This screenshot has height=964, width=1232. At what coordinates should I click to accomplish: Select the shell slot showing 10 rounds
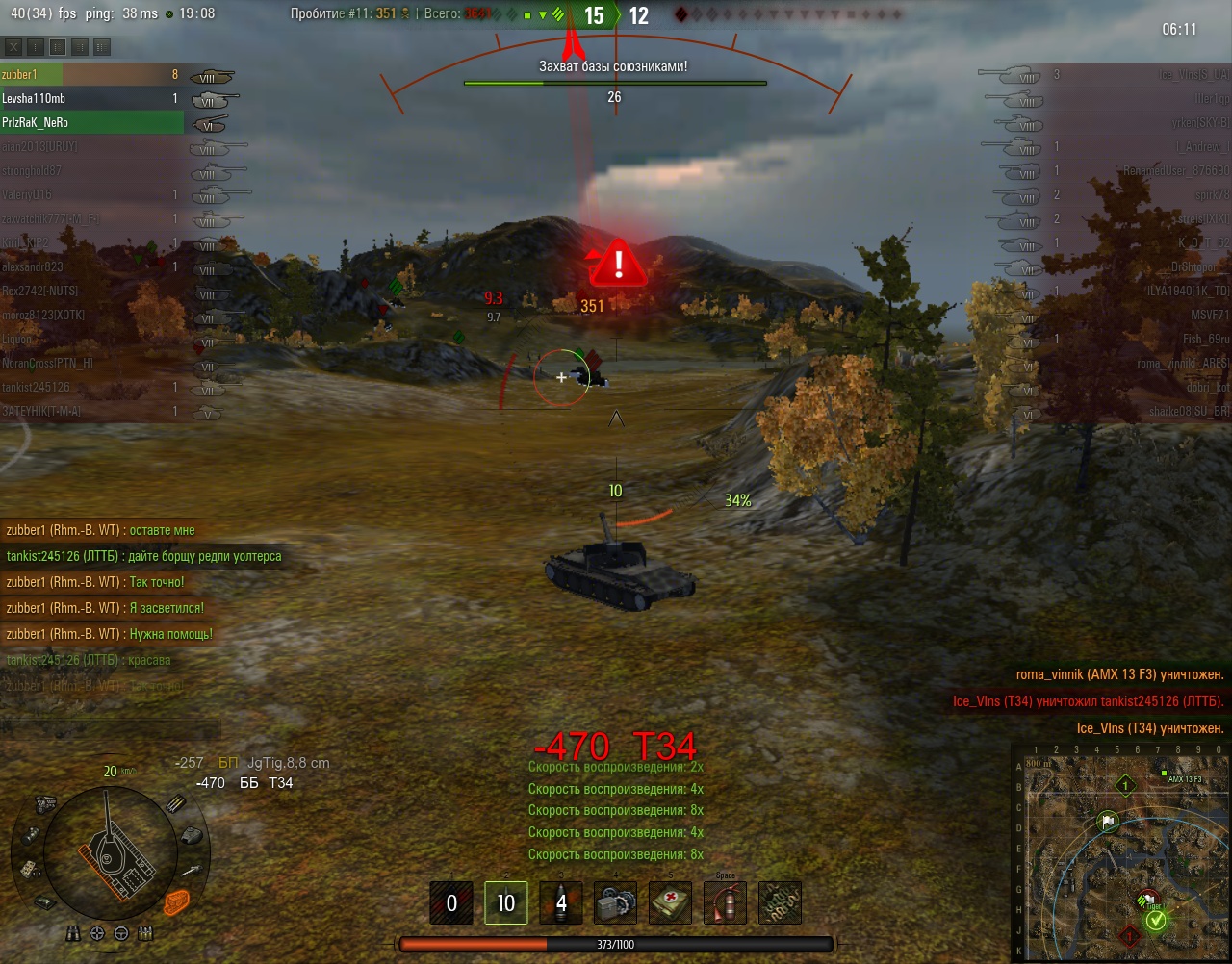[x=506, y=903]
